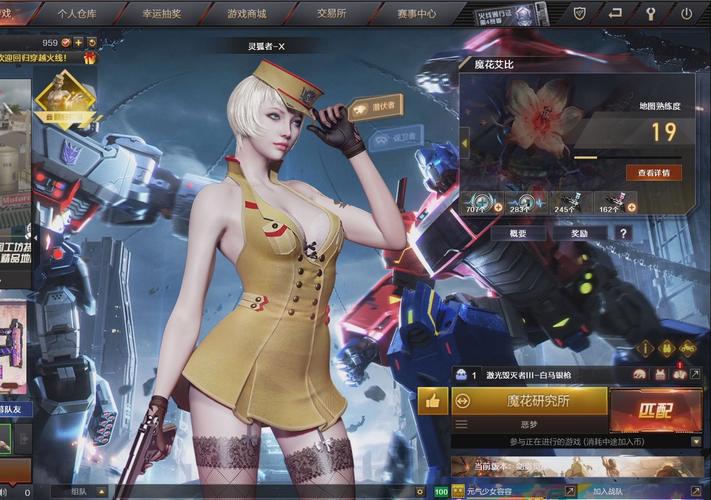Select the 魔花研究所 mode button
Image resolution: width=711 pixels, height=500 pixels.
point(530,401)
